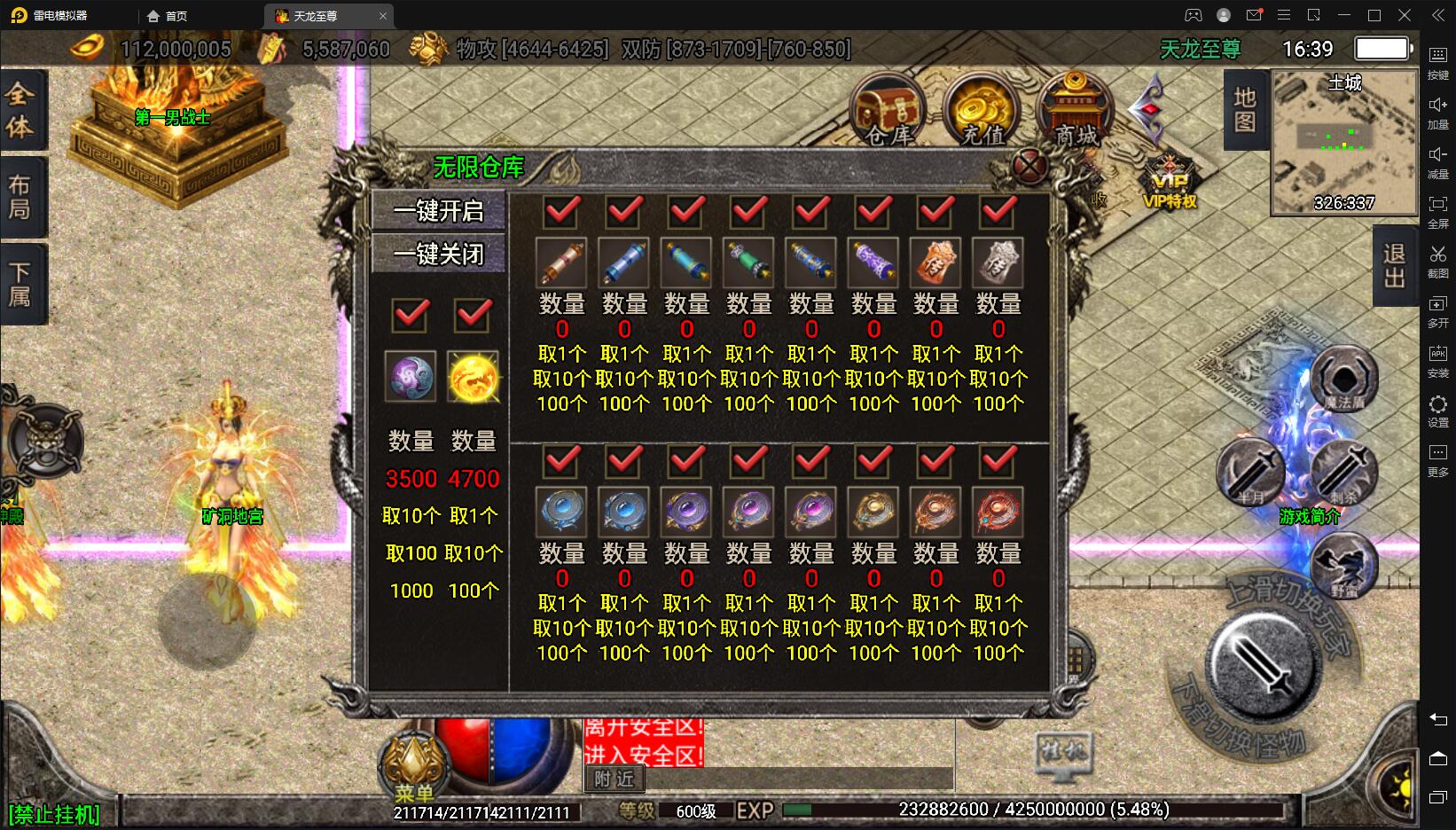Select the 全体 tab on left
The image size is (1456, 830).
point(21,109)
